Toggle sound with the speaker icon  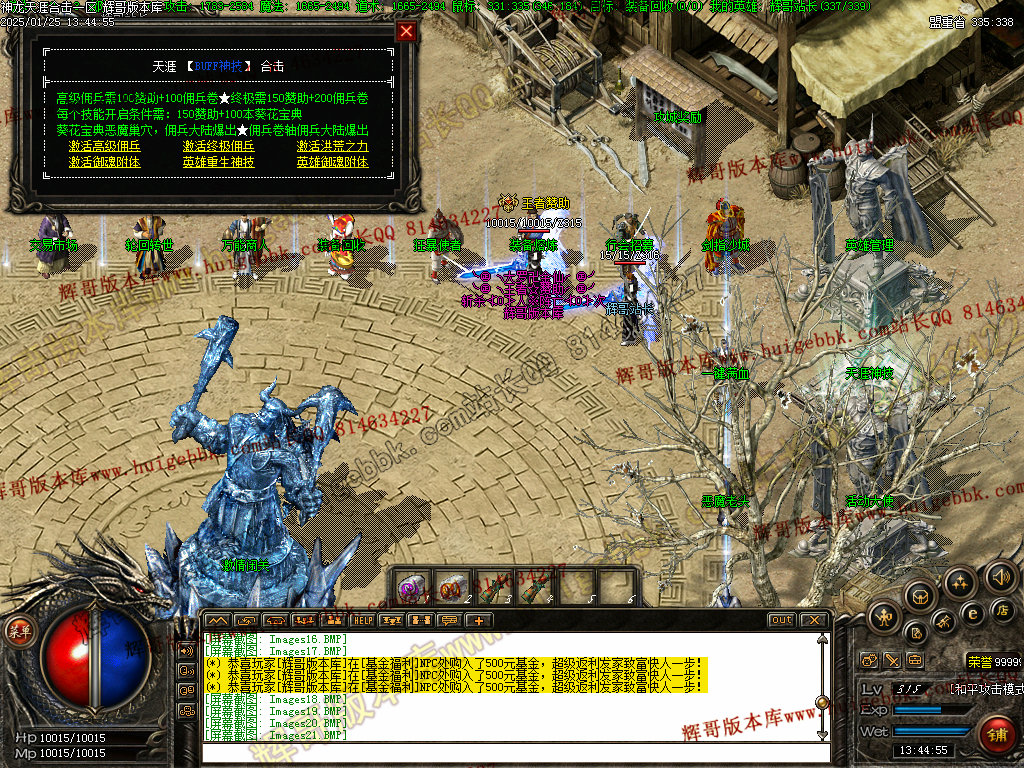[x=1000, y=576]
